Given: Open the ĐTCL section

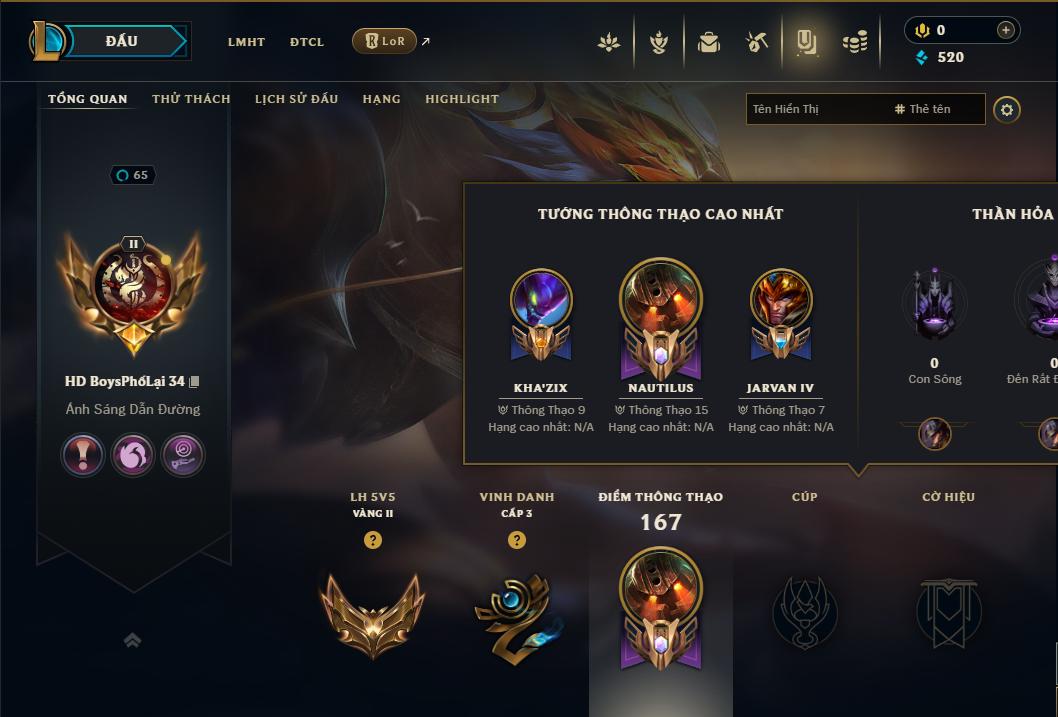Looking at the screenshot, I should (307, 42).
